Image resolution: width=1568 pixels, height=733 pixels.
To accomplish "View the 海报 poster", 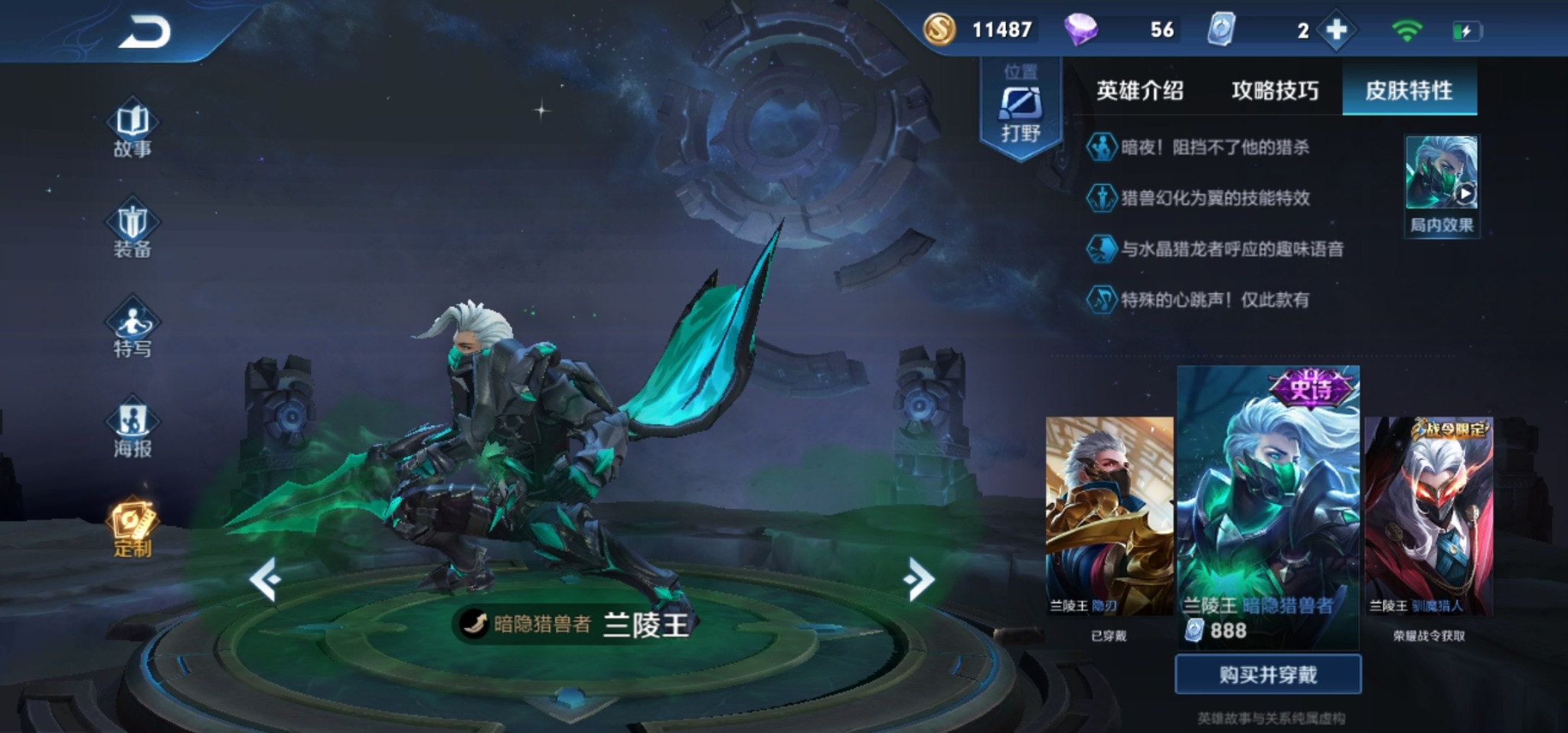I will [132, 430].
